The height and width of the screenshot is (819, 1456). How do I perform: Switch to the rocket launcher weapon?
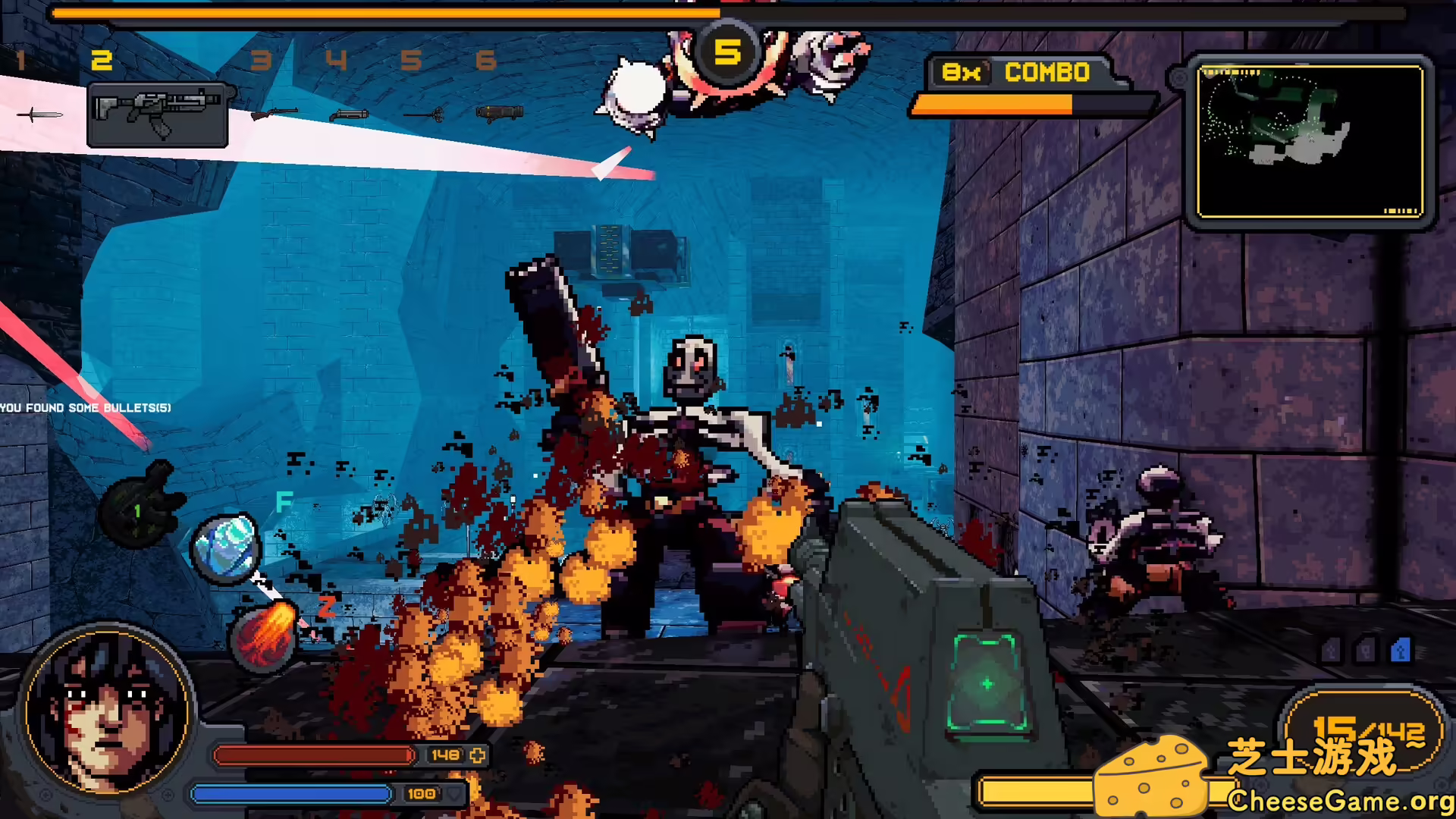(500, 113)
